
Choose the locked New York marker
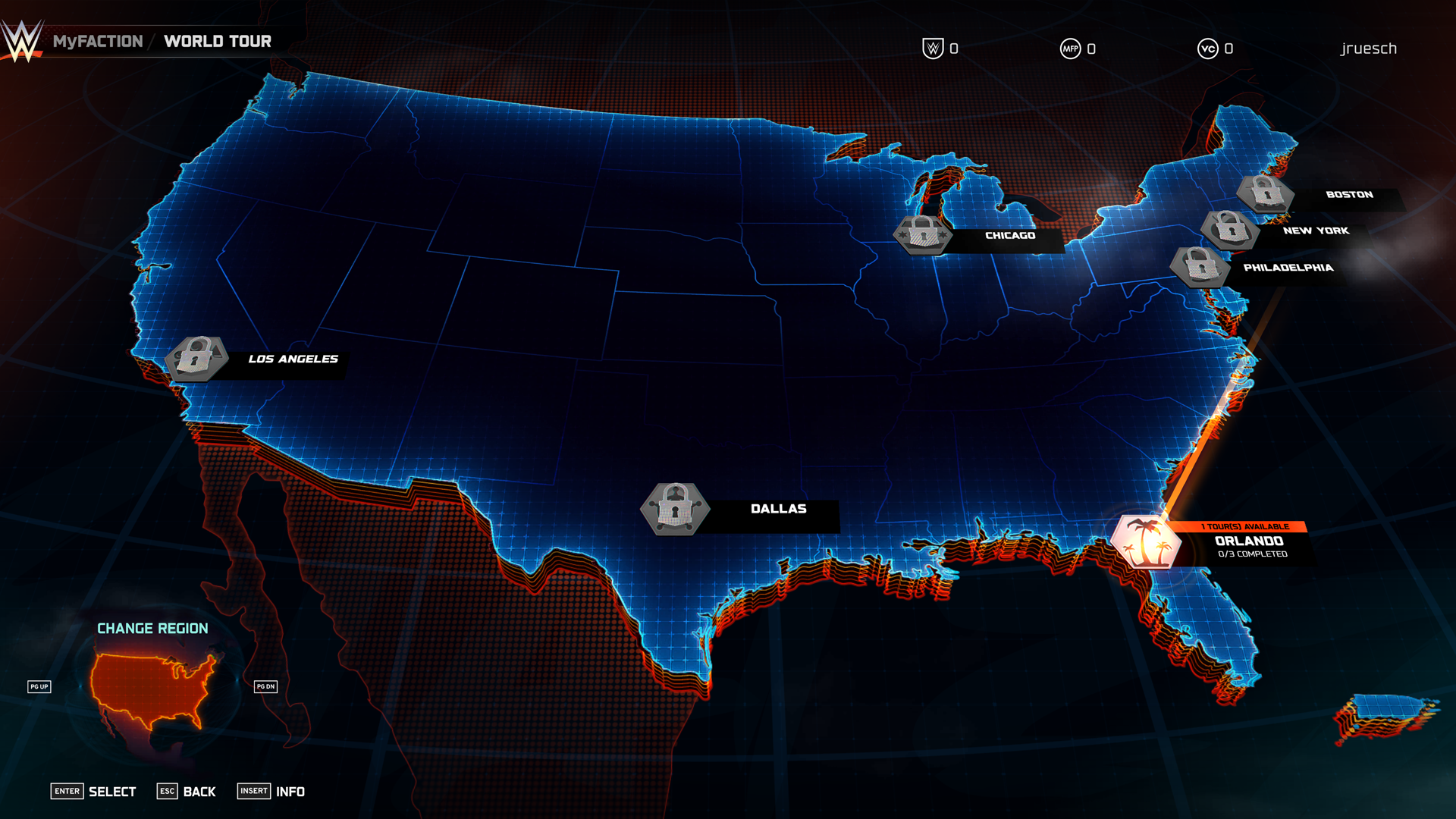1229,229
